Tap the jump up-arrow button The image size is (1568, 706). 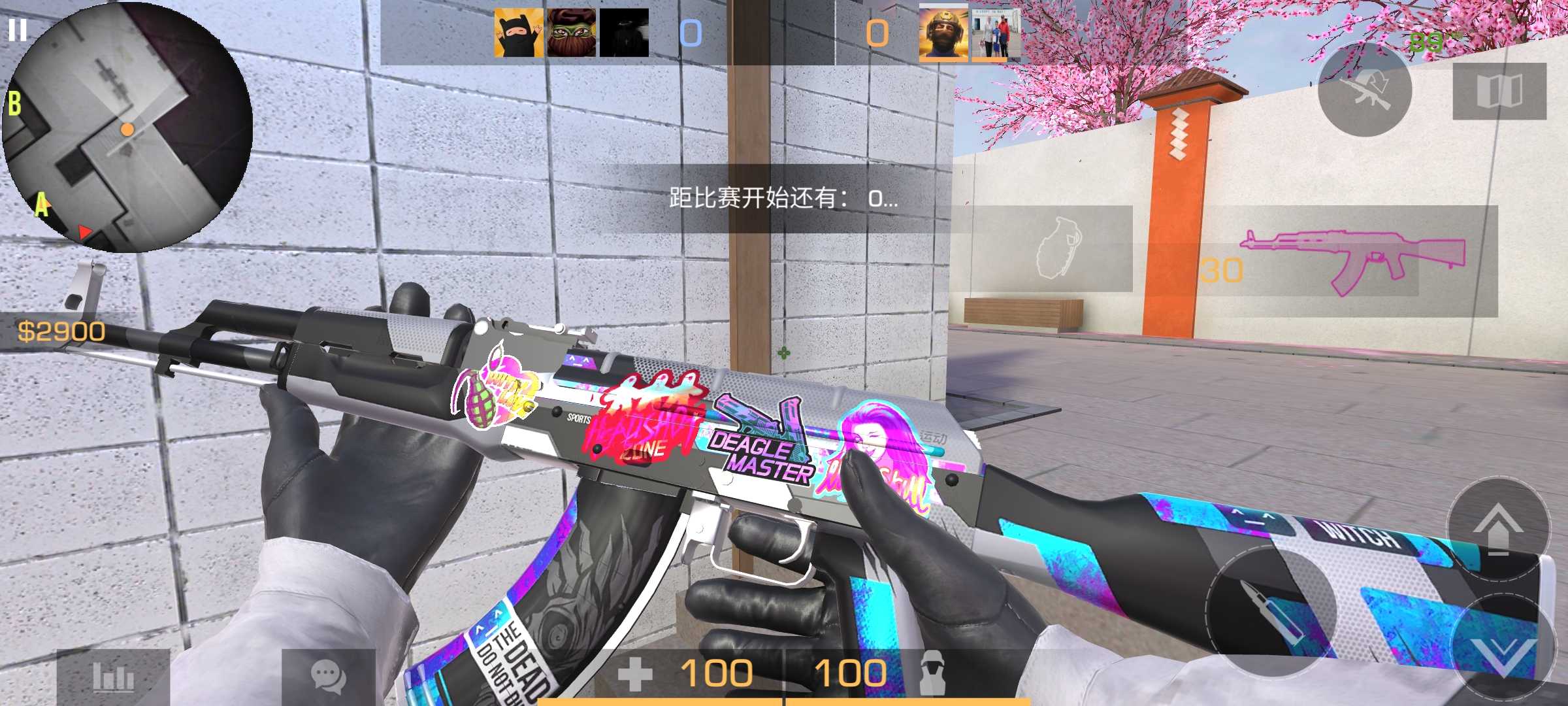(1498, 529)
